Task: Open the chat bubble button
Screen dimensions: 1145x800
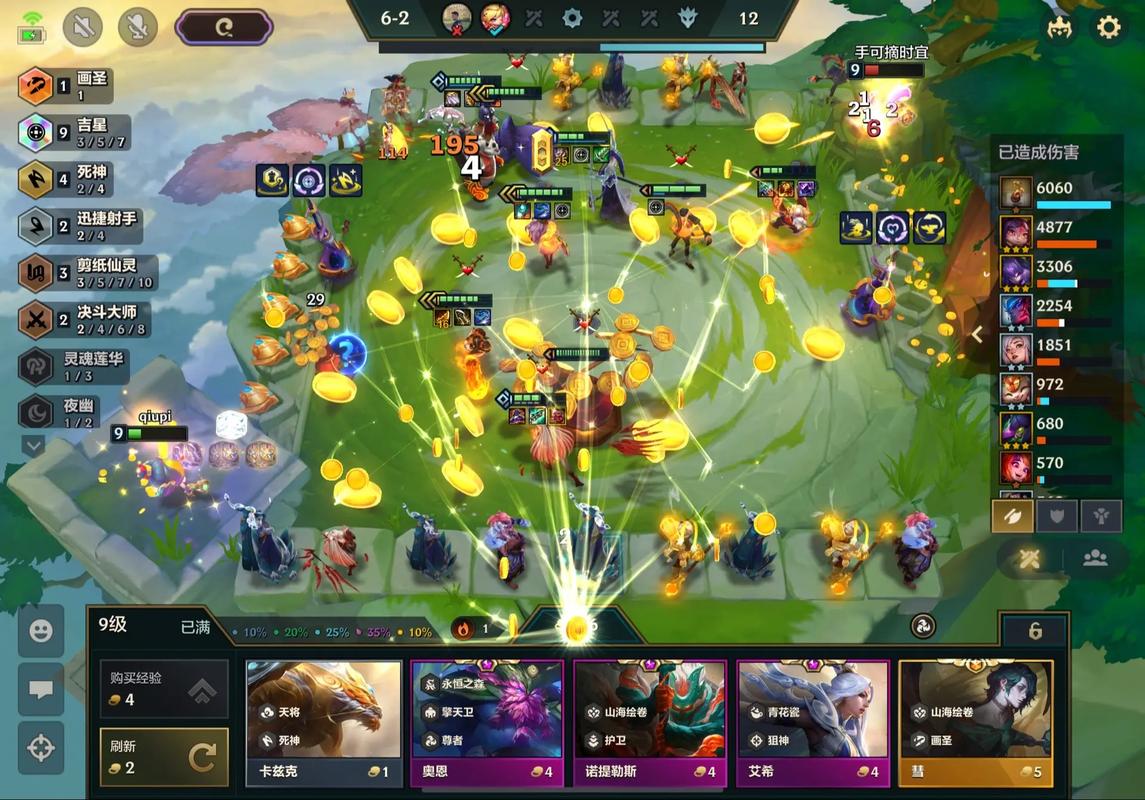Action: [x=41, y=690]
